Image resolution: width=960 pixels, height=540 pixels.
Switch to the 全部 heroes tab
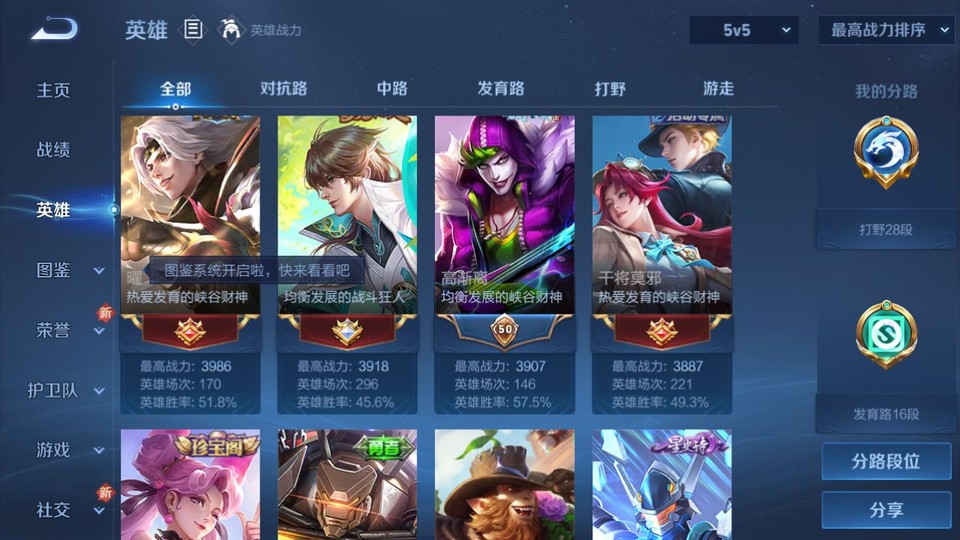tap(175, 89)
